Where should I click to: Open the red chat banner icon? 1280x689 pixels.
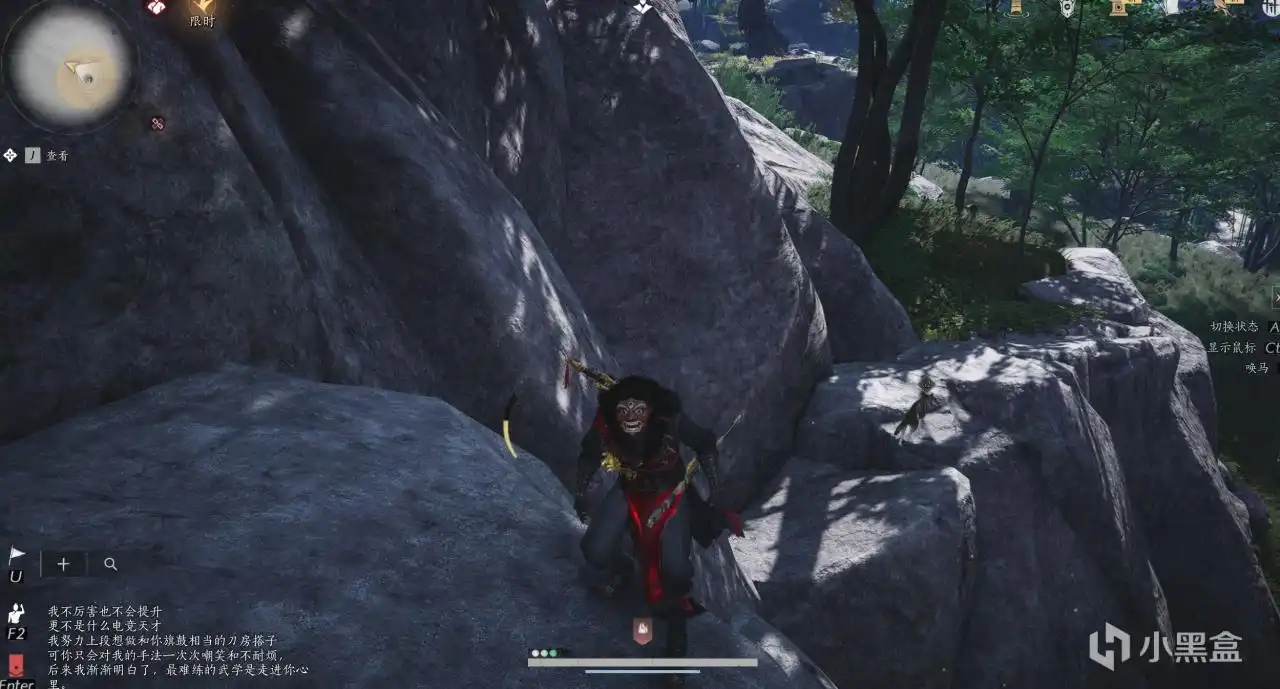(x=16, y=665)
